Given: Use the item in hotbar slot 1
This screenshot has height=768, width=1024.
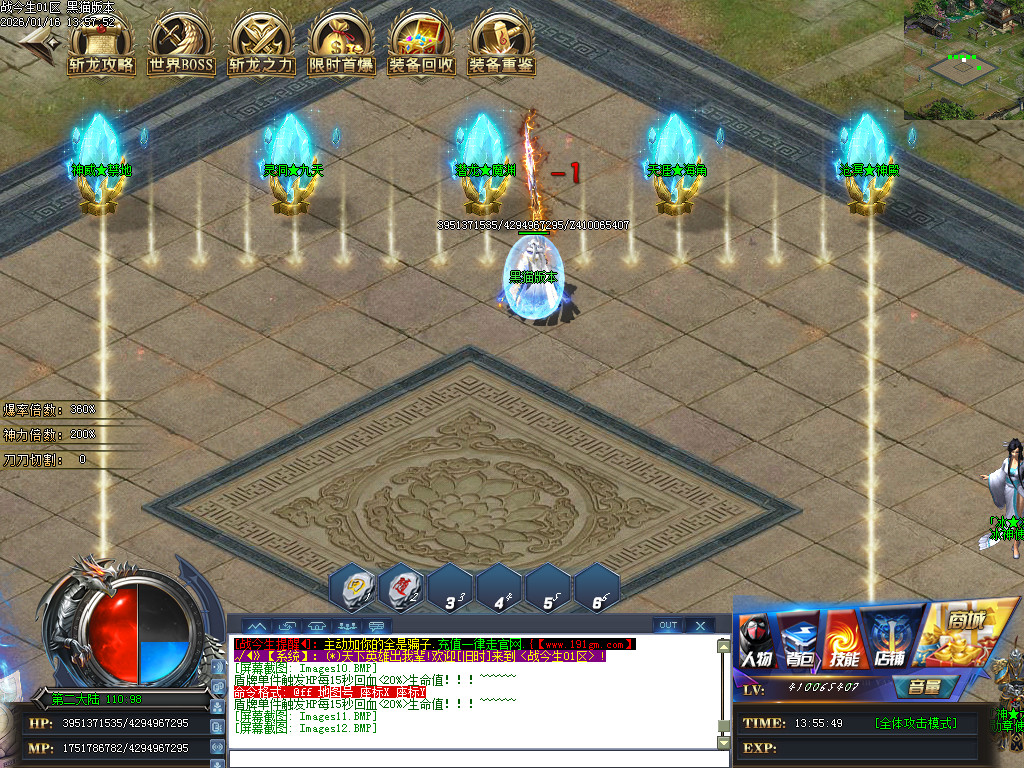Looking at the screenshot, I should pos(356,587).
